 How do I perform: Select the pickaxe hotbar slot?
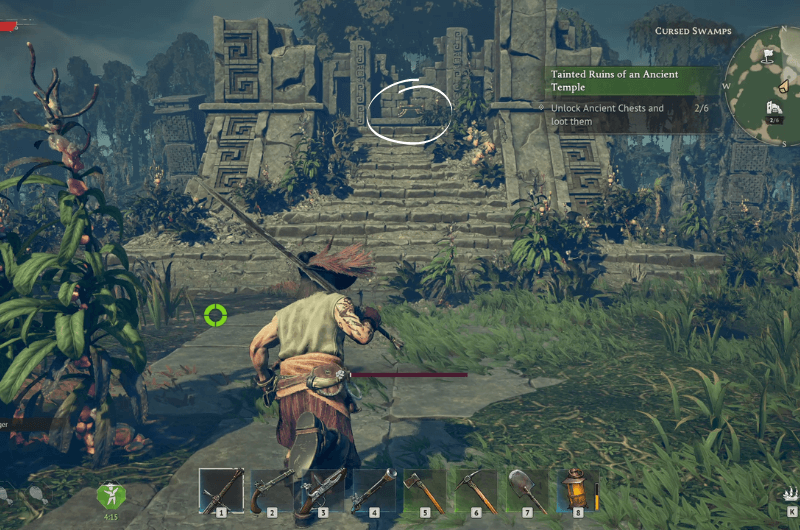(477, 490)
